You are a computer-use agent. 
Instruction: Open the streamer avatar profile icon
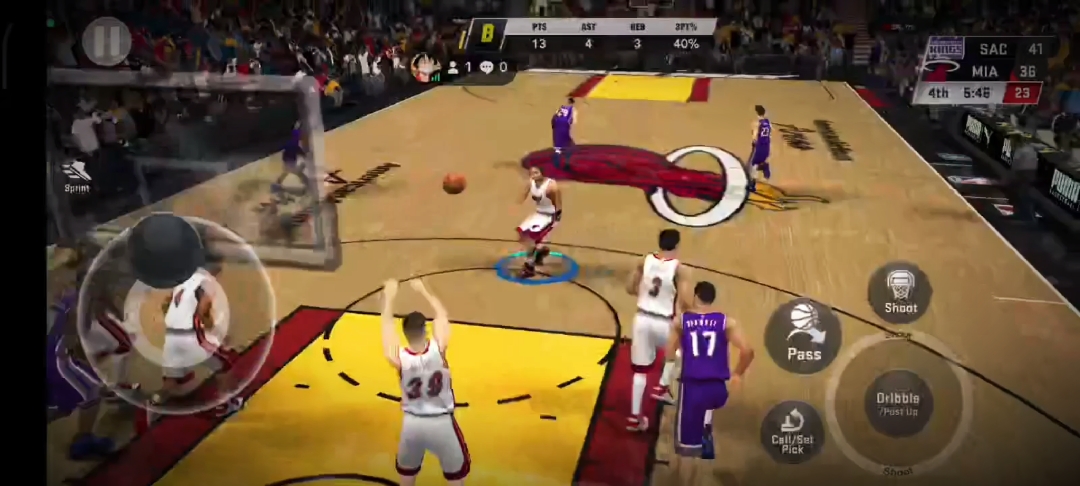point(425,67)
